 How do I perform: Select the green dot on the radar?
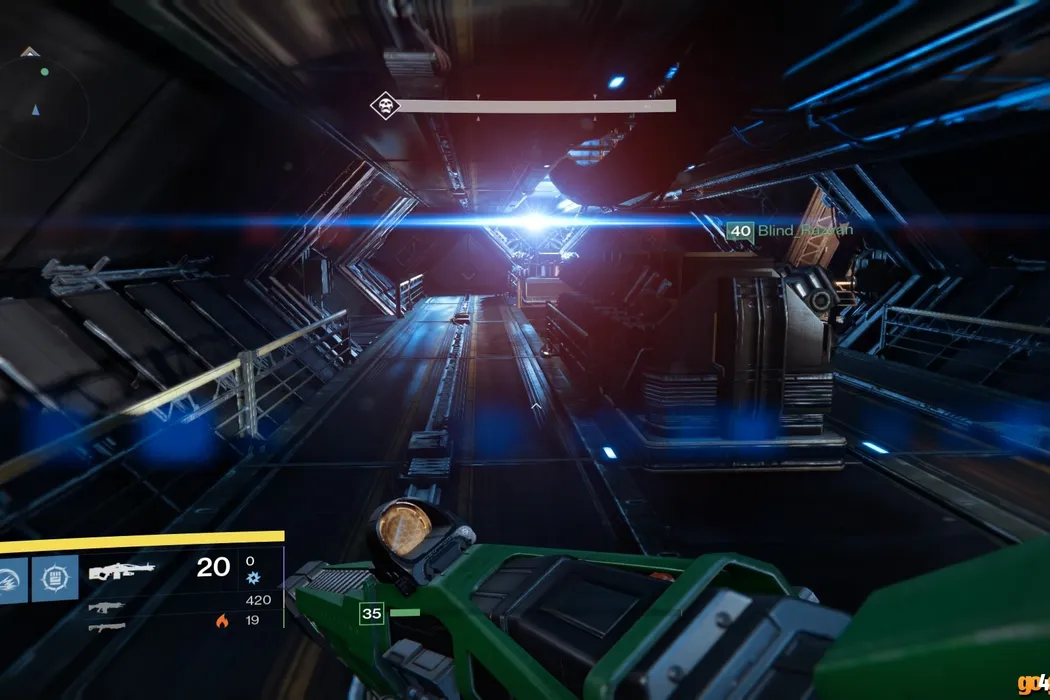44,72
